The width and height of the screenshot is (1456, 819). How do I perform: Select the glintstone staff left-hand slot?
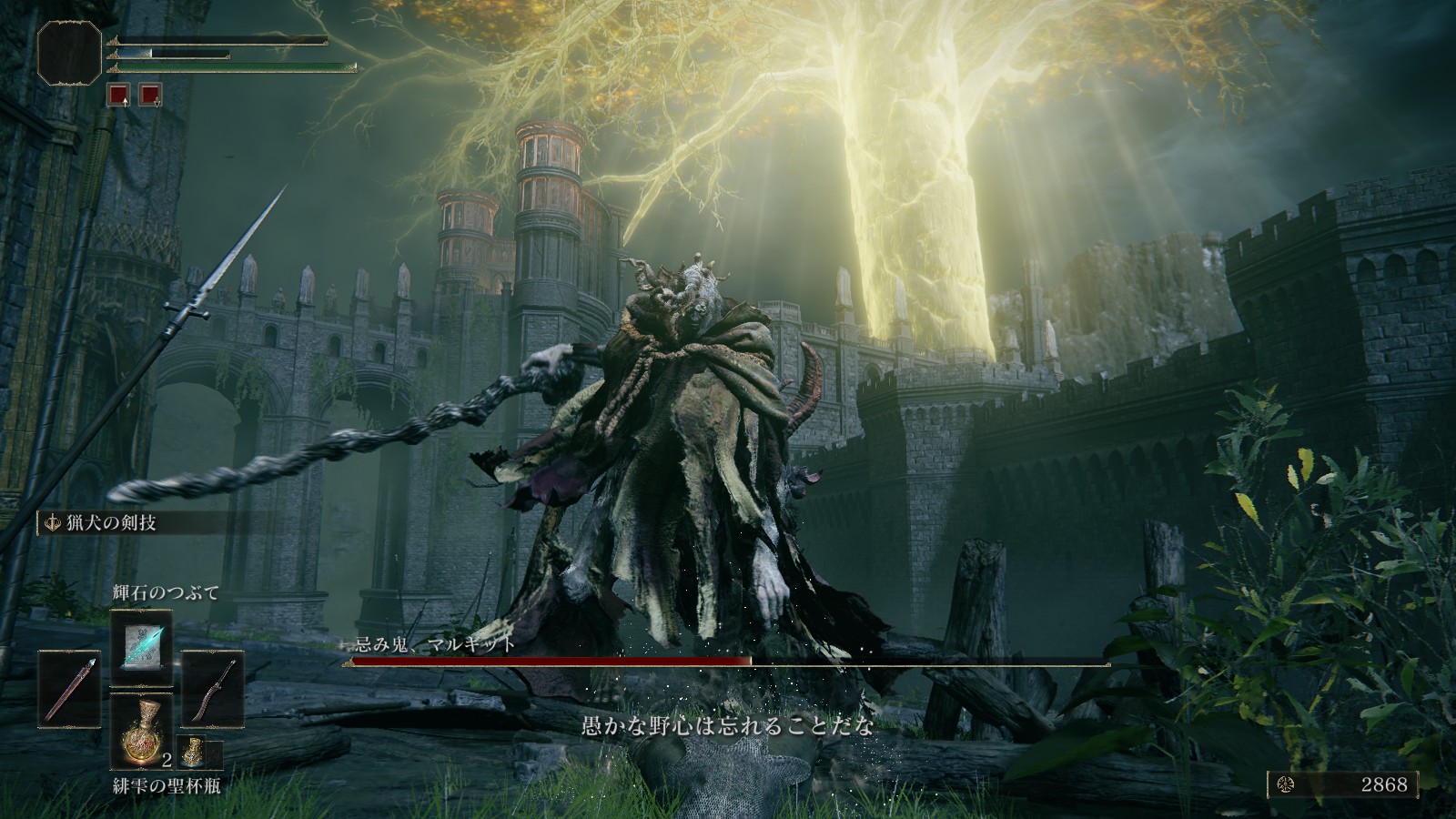point(70,689)
